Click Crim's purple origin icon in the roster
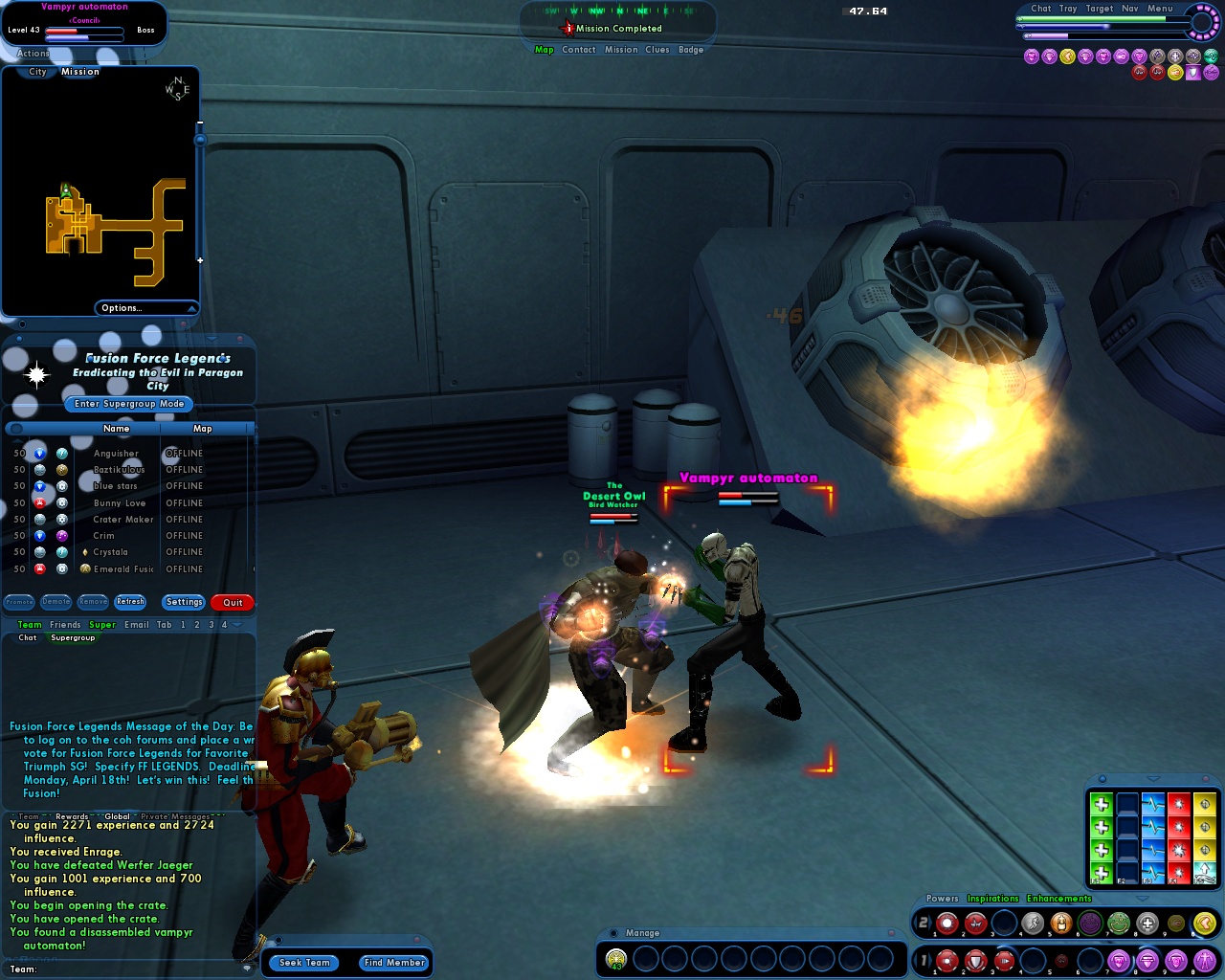This screenshot has height=980, width=1225. tap(64, 536)
